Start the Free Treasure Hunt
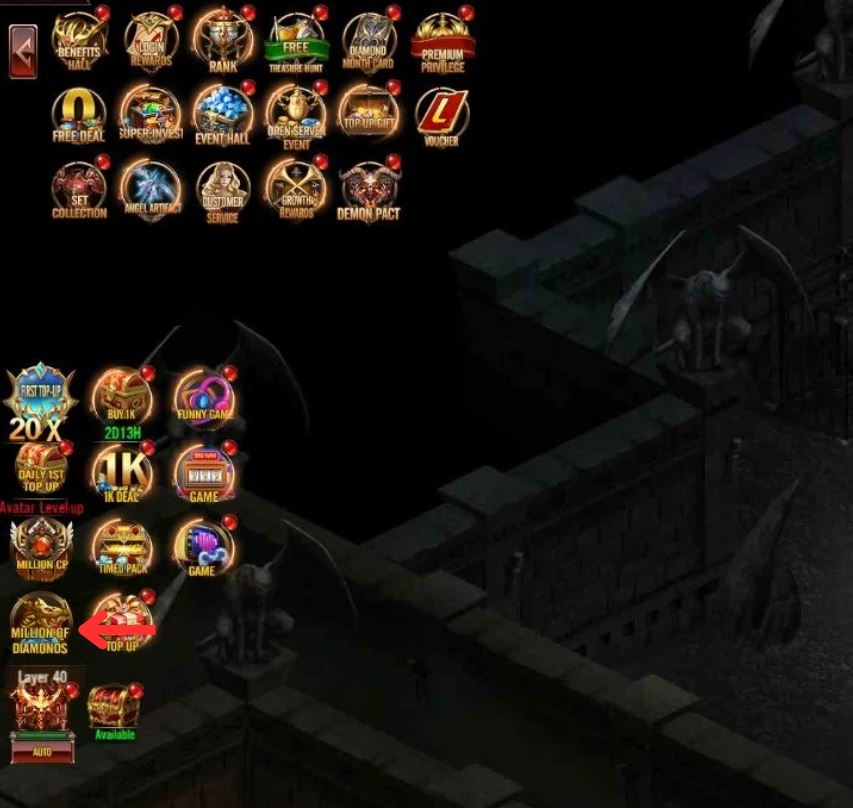The height and width of the screenshot is (808, 853). [296, 42]
